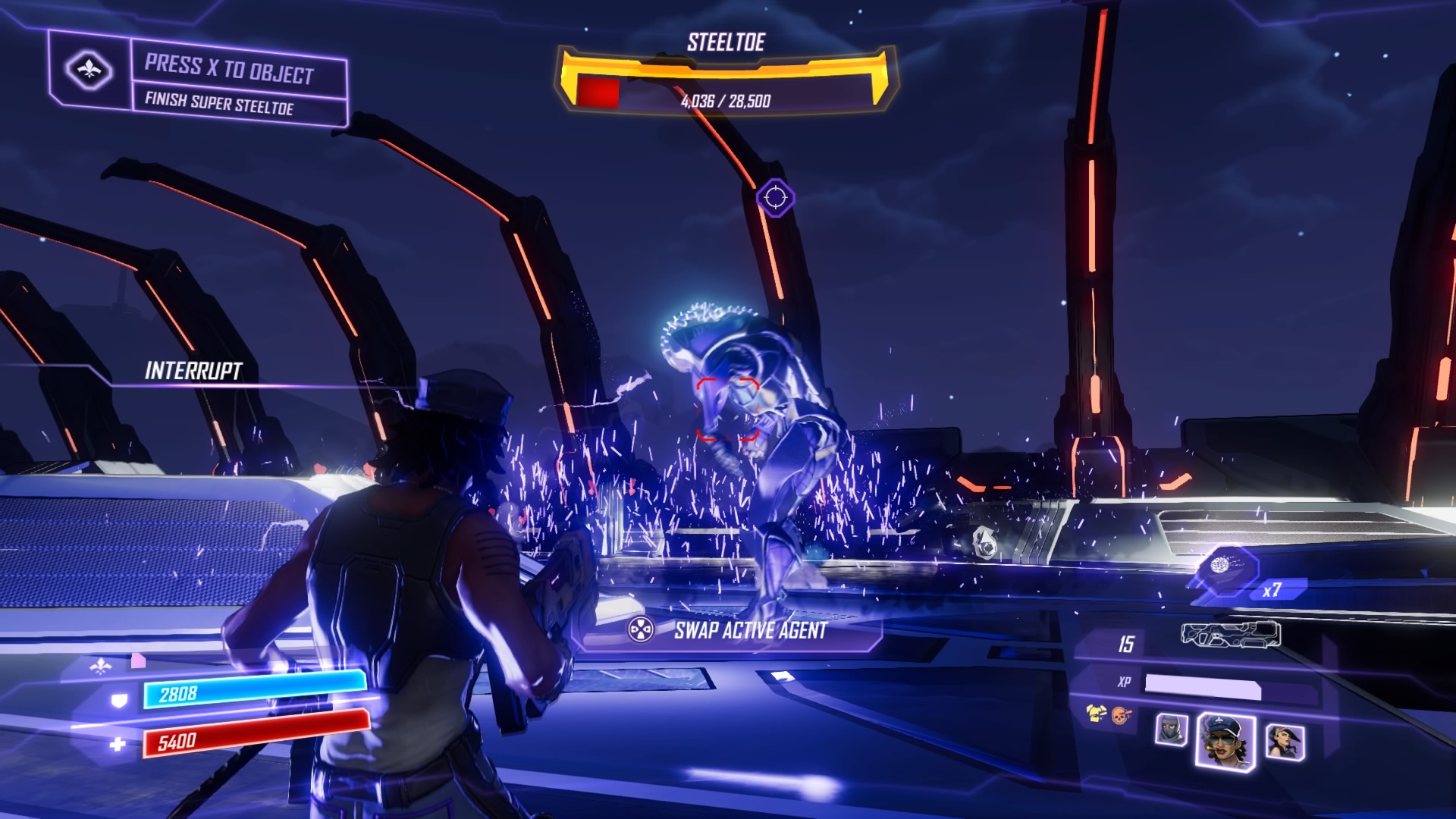This screenshot has height=819, width=1456.
Task: Click the Finish Super Steeltoe objective tracker
Action: coord(218,103)
